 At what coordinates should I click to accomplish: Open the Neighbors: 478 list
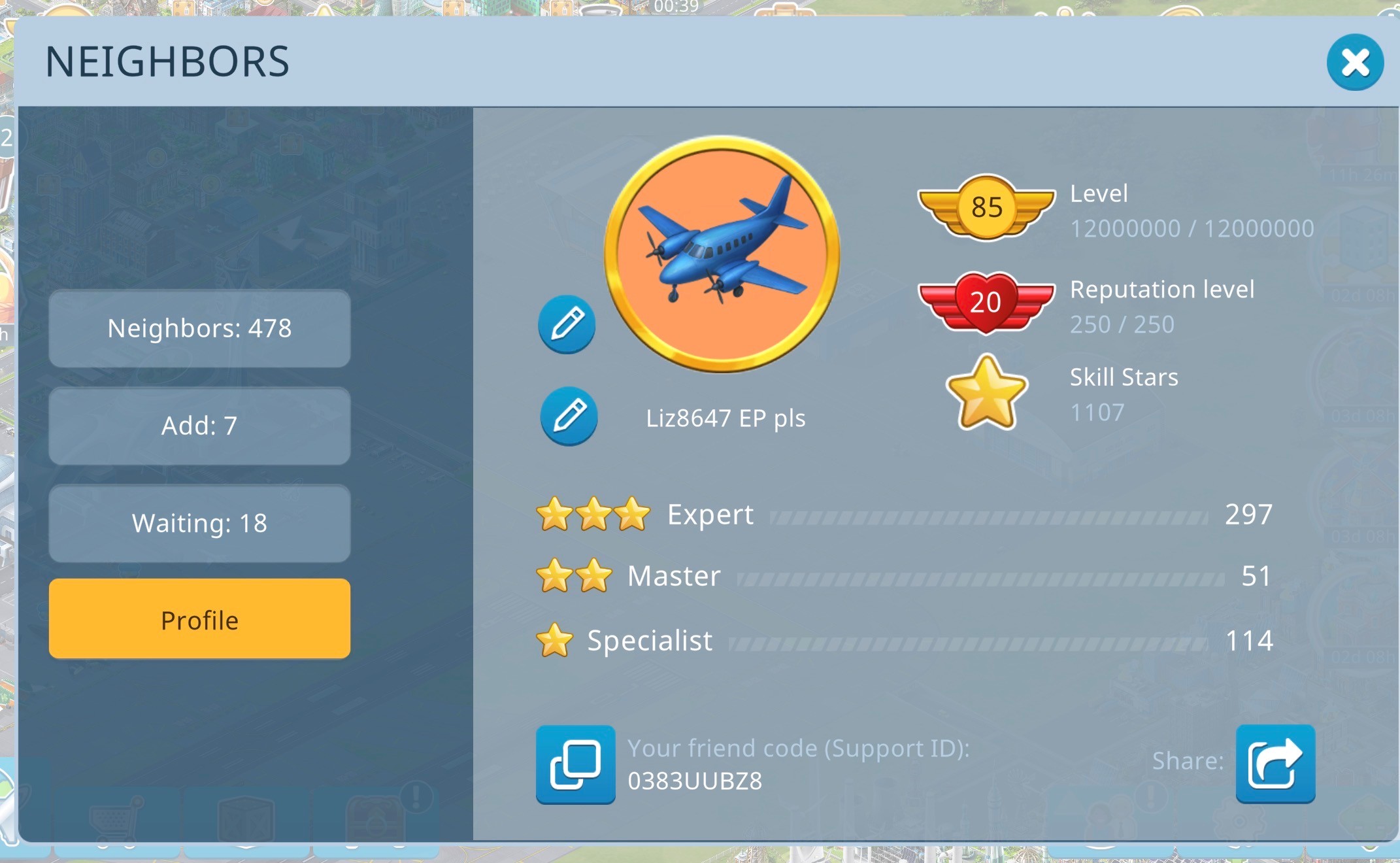pyautogui.click(x=199, y=328)
